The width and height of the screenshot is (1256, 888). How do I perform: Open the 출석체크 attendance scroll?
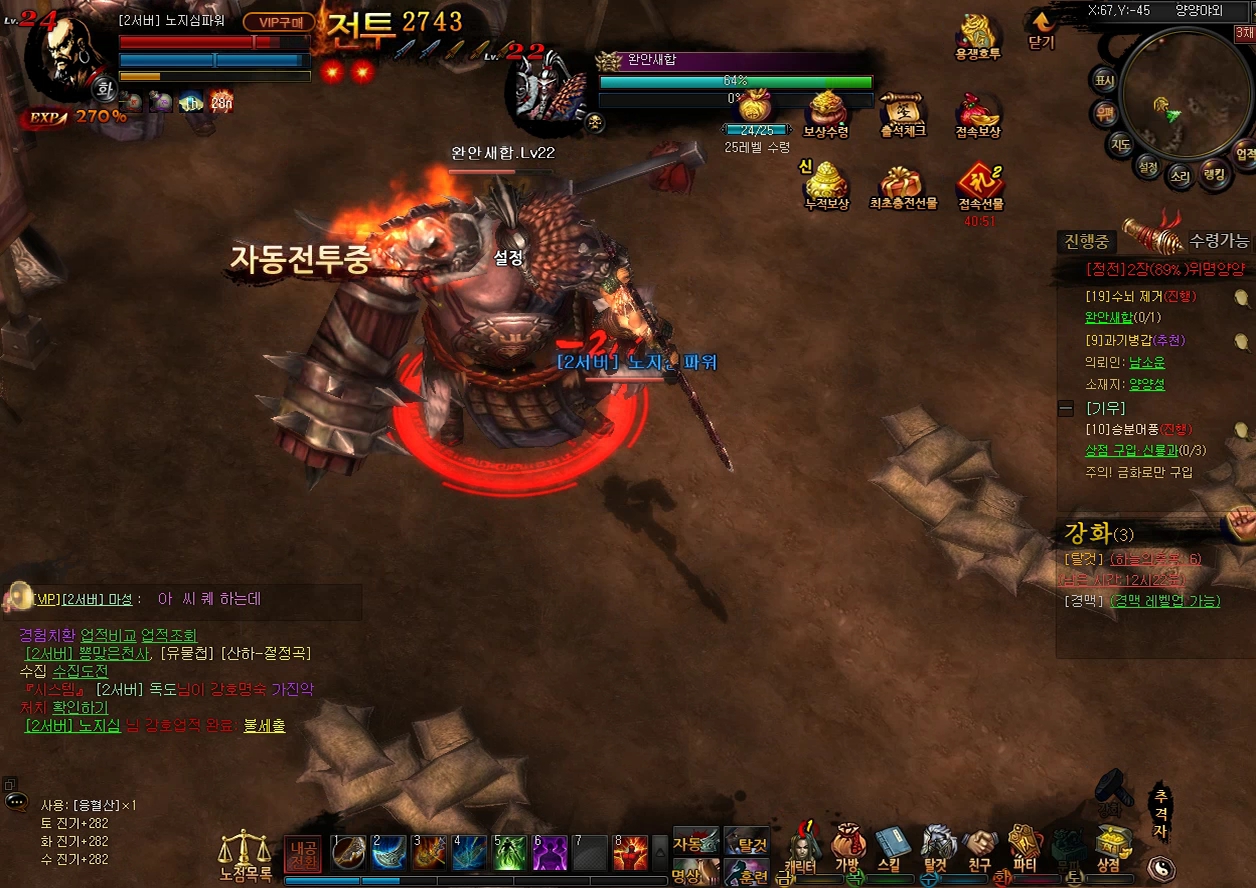[x=902, y=112]
